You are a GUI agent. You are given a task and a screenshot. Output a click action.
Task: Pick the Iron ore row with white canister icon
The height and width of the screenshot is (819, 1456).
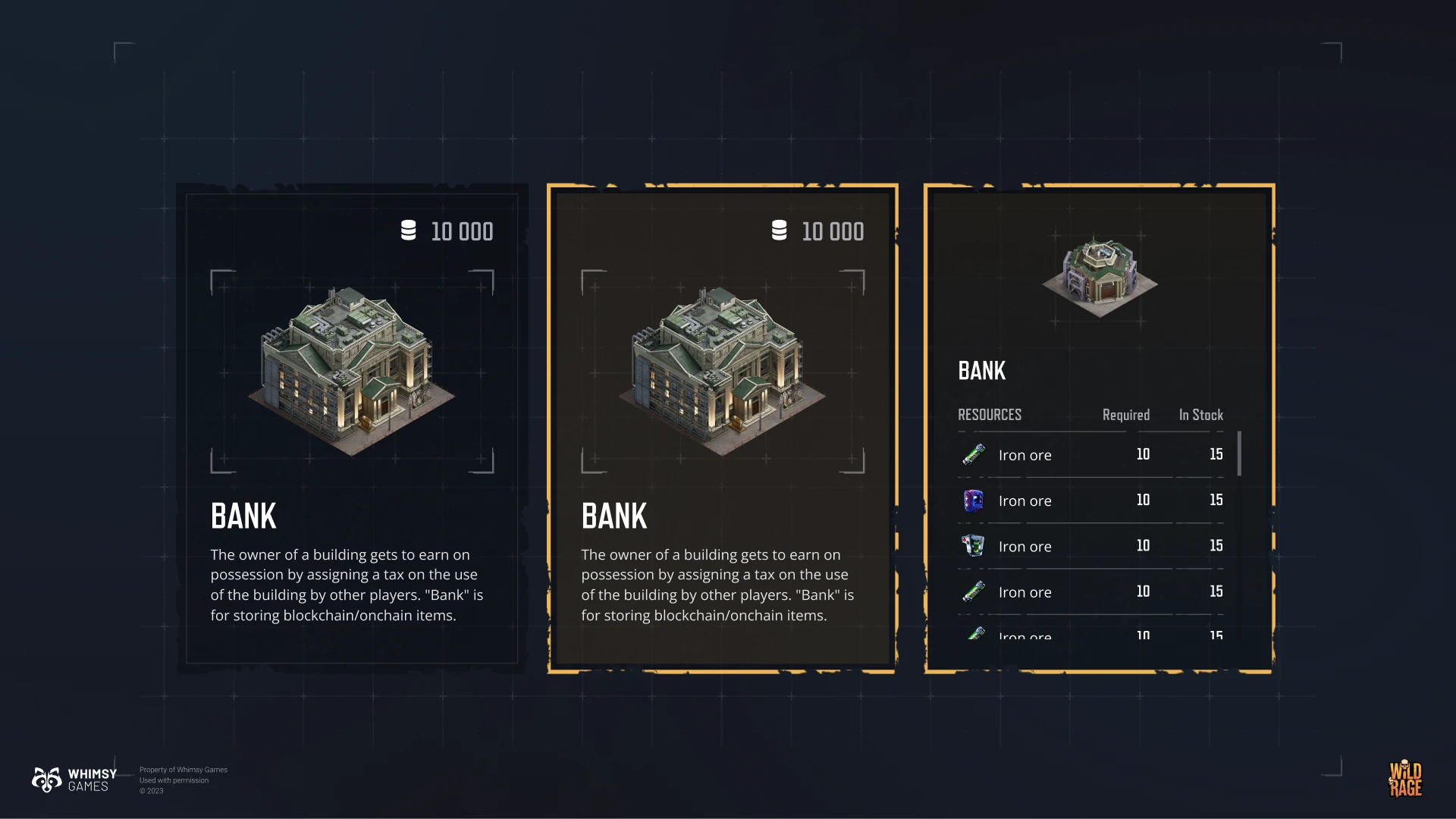click(1090, 546)
